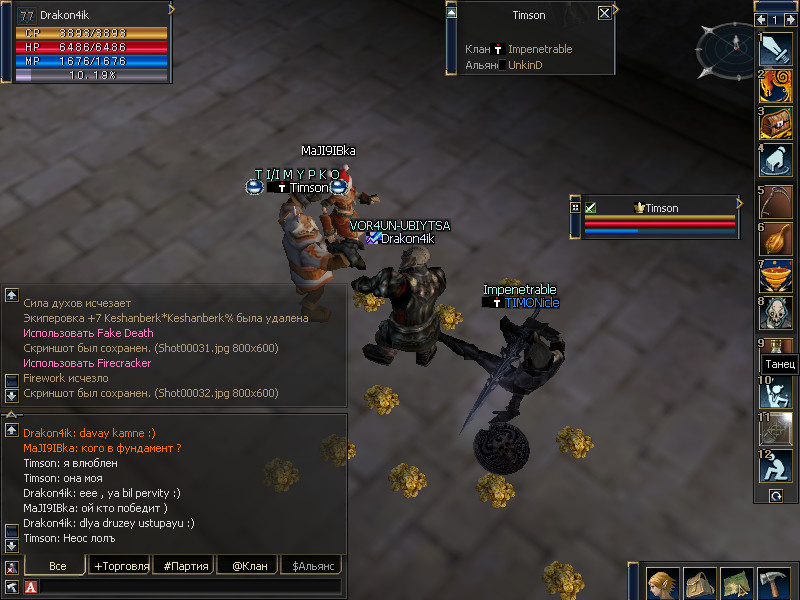Close the Timson target window
The height and width of the screenshot is (600, 800).
(x=604, y=13)
